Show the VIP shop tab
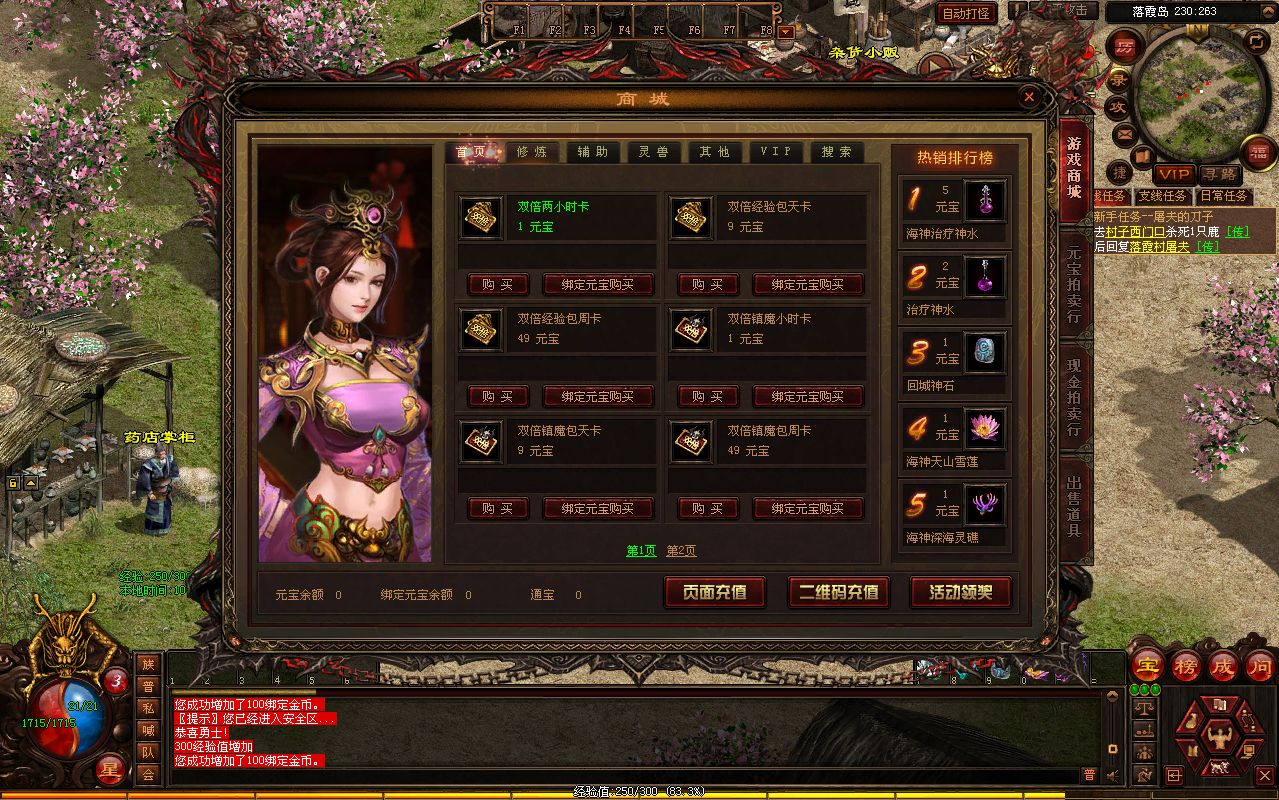 [775, 152]
